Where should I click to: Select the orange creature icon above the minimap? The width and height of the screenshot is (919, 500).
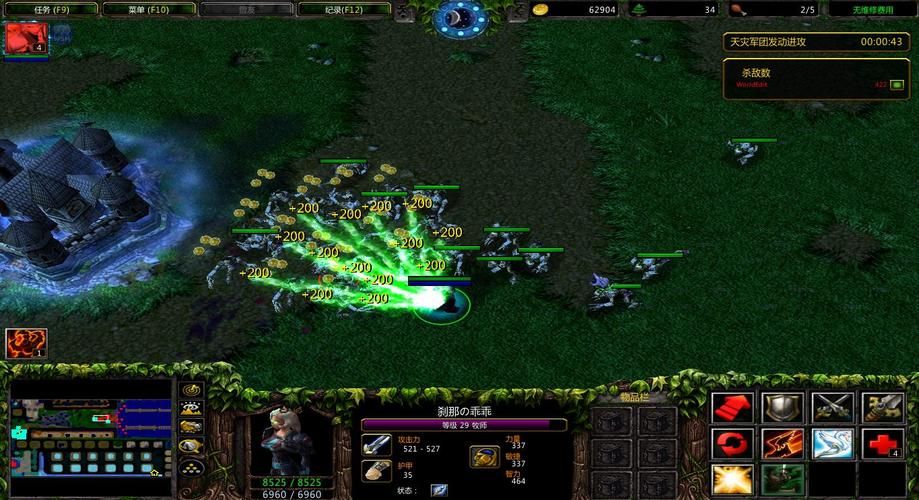[26, 343]
